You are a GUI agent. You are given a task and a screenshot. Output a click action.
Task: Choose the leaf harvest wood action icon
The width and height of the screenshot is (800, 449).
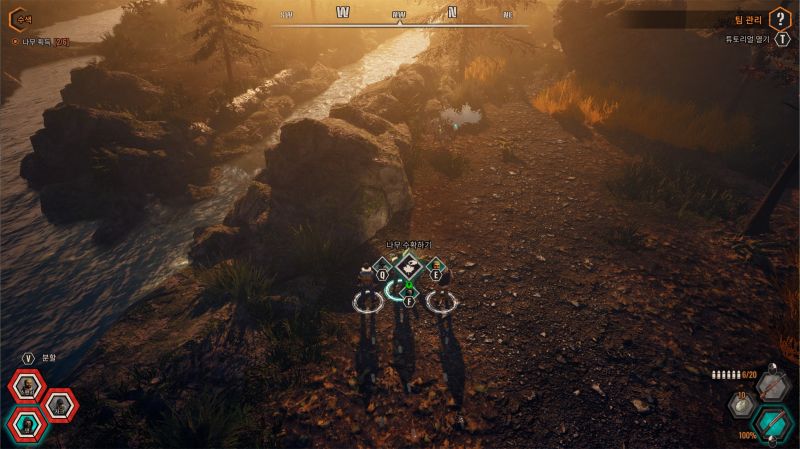coord(408,267)
